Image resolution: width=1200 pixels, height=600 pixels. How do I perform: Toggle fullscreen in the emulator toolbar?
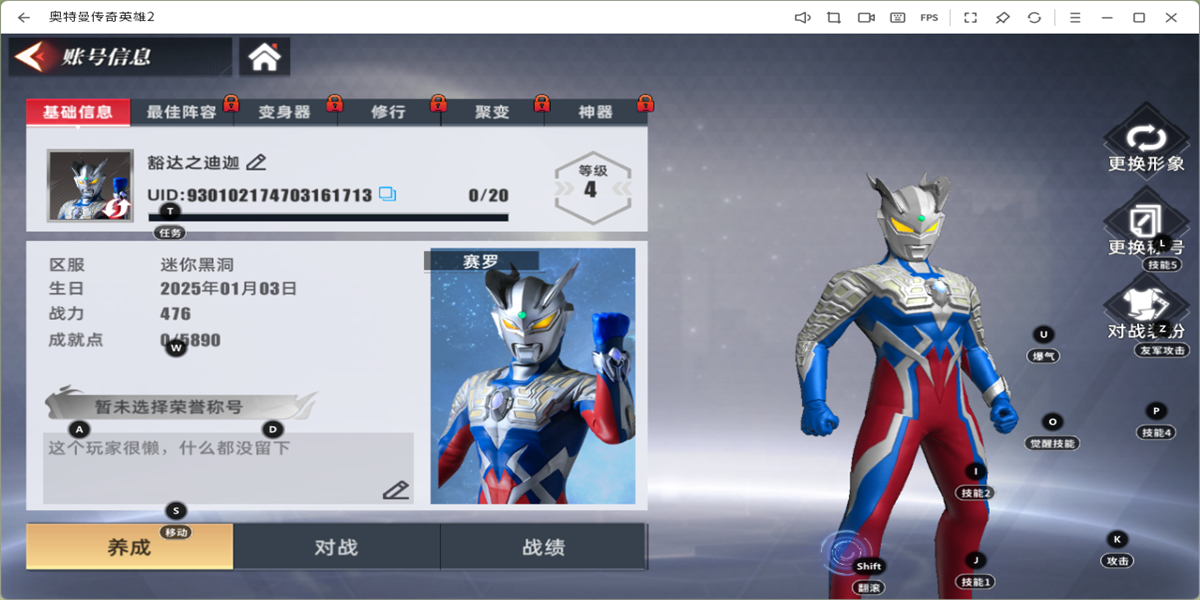[969, 17]
